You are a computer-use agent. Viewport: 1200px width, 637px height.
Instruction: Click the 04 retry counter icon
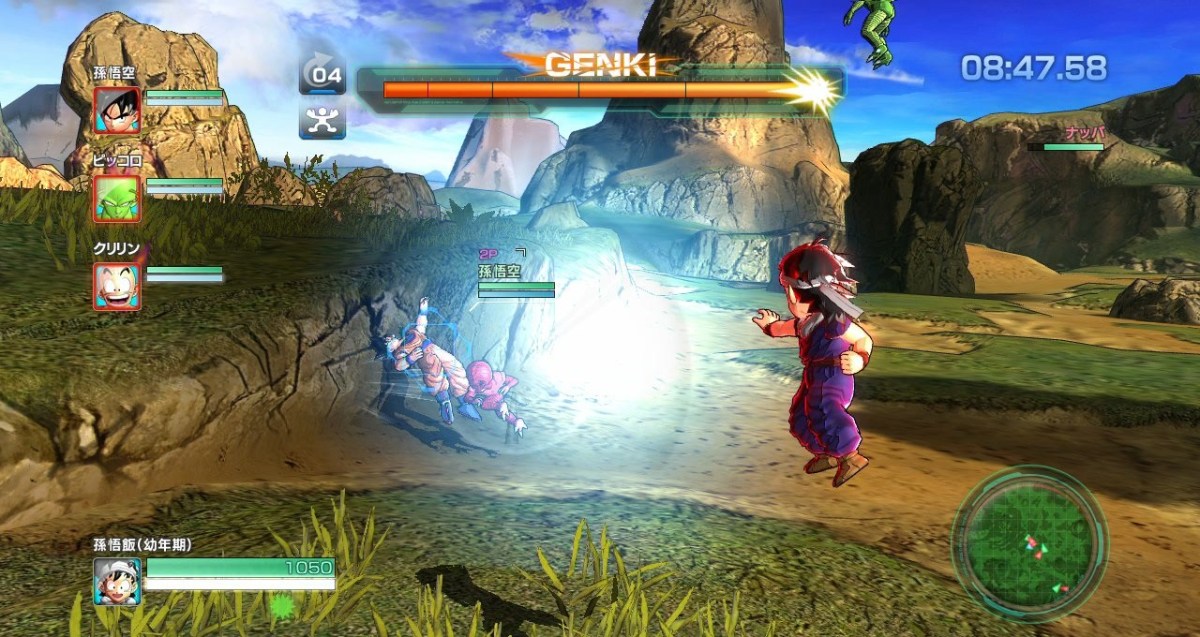click(x=322, y=73)
